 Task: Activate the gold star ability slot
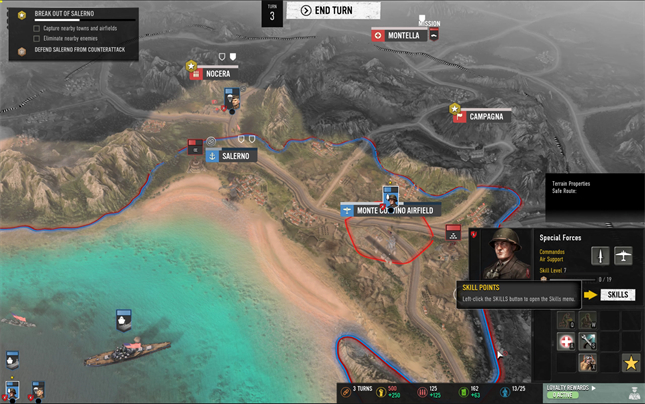tap(630, 363)
